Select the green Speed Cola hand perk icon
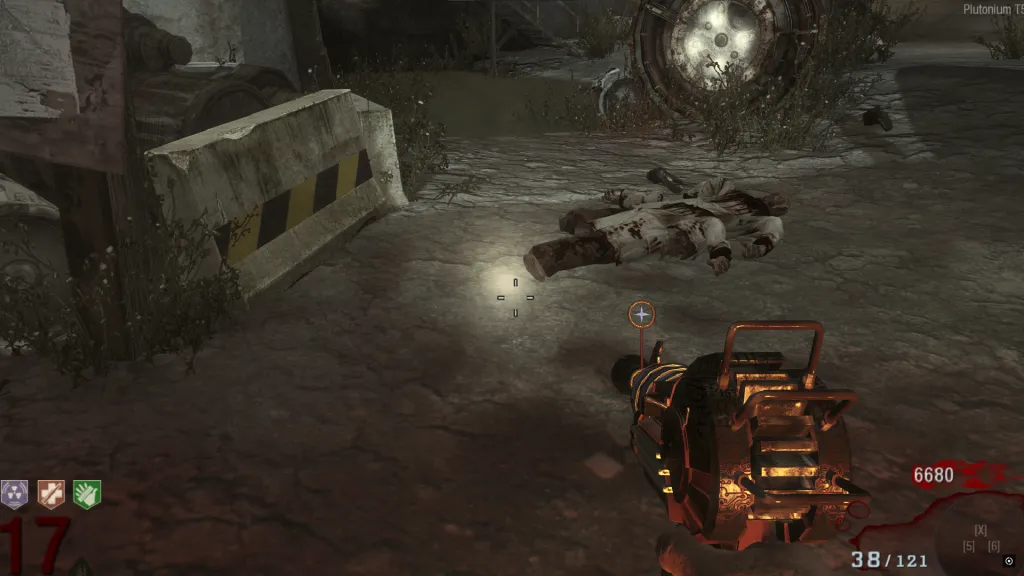 (x=87, y=493)
